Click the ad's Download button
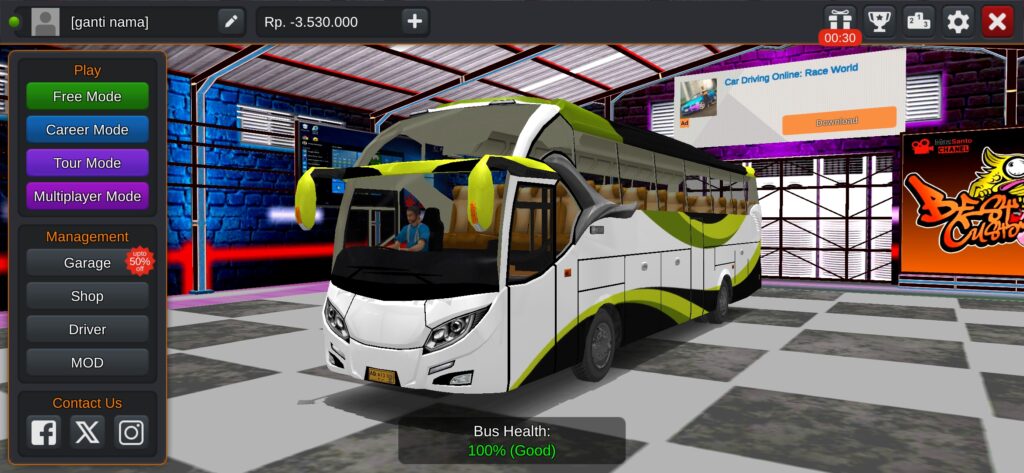This screenshot has width=1024, height=473. click(x=838, y=121)
